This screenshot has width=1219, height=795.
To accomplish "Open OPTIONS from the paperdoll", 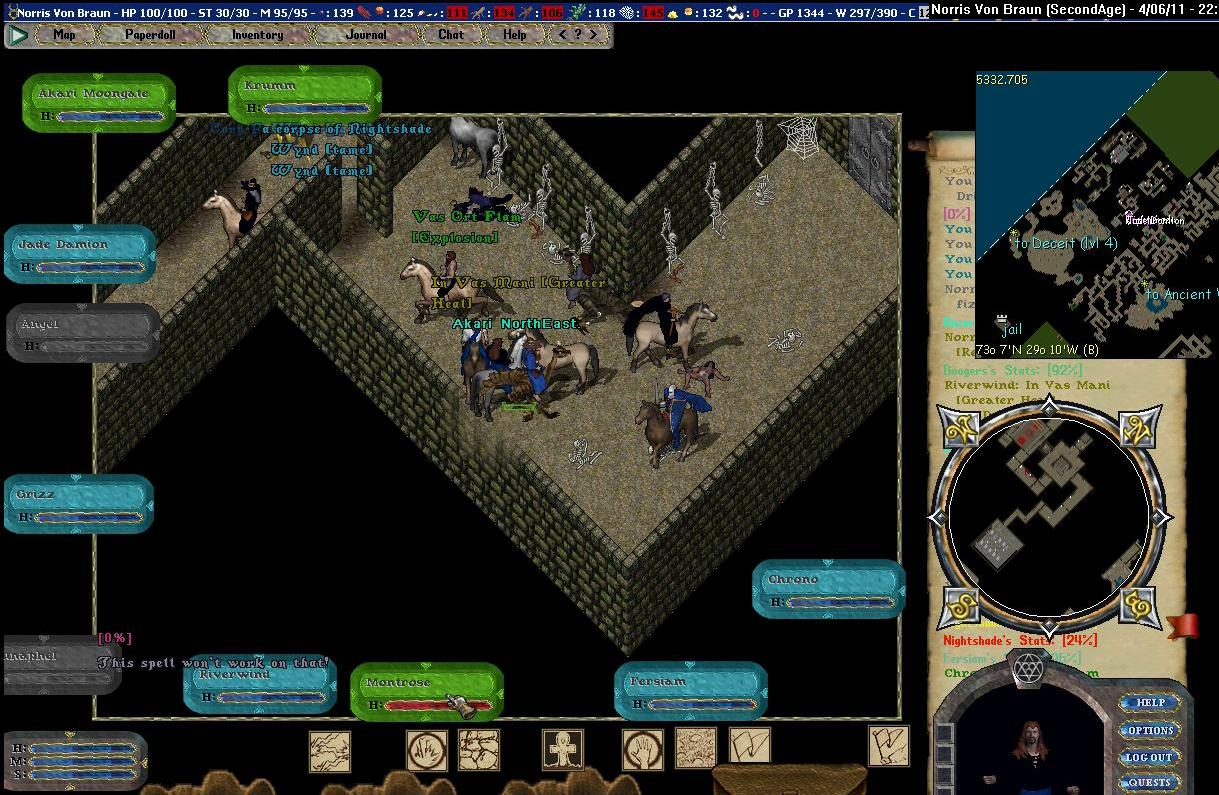I will (x=1150, y=730).
